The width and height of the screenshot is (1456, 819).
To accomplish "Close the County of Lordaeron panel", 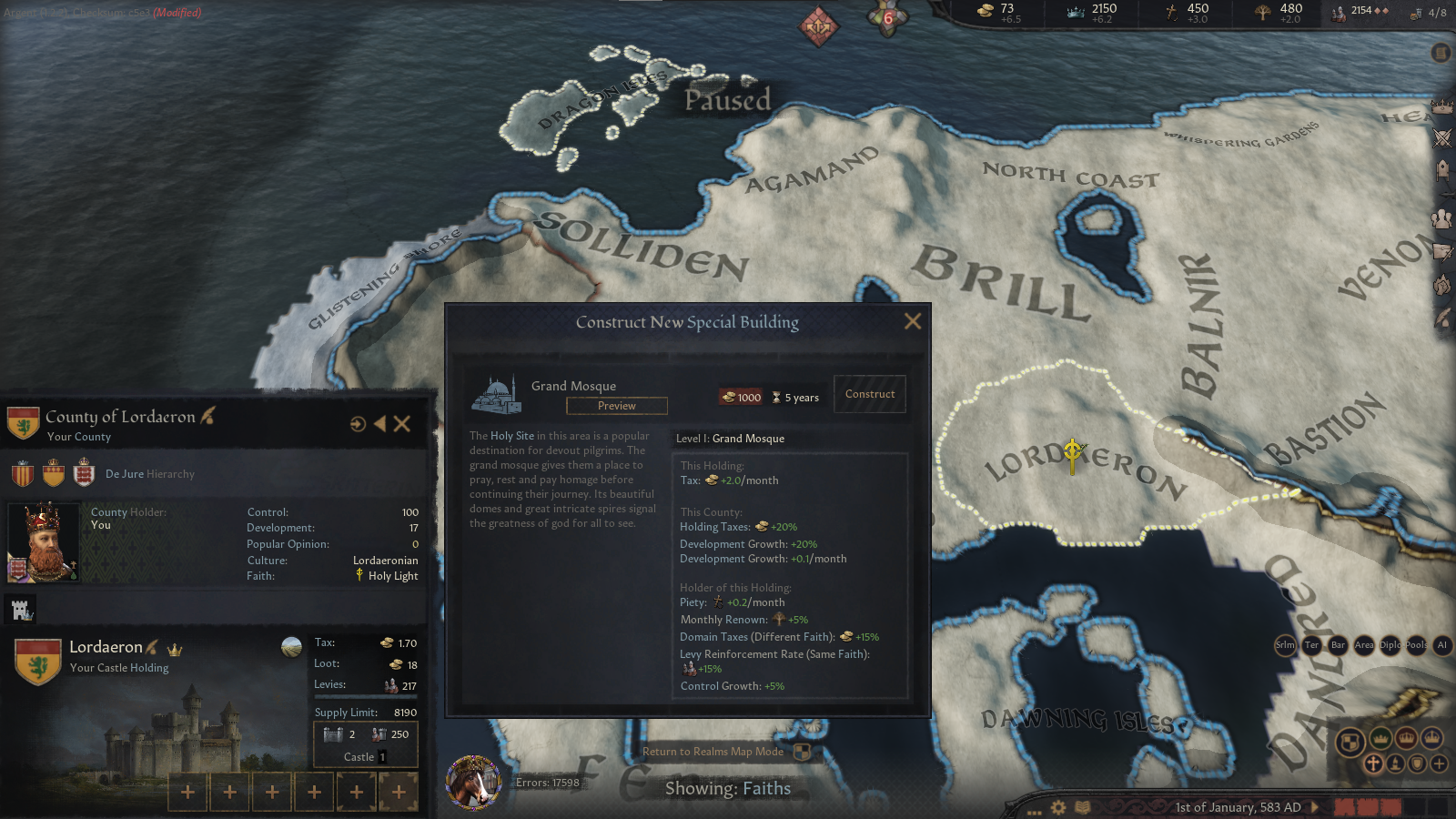I will pyautogui.click(x=402, y=423).
